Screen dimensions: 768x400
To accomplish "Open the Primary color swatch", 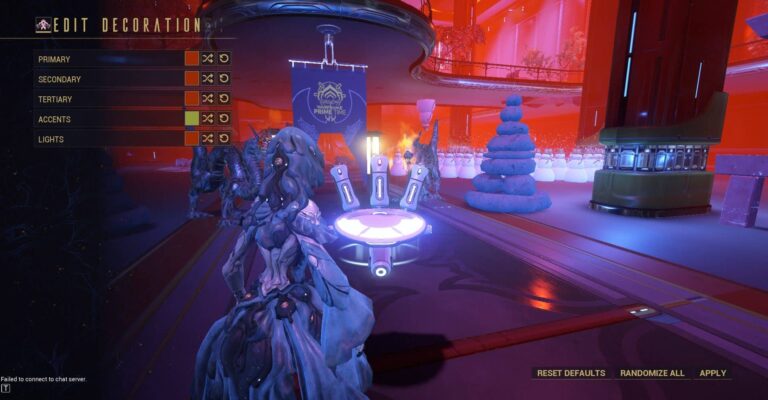I will [192, 59].
